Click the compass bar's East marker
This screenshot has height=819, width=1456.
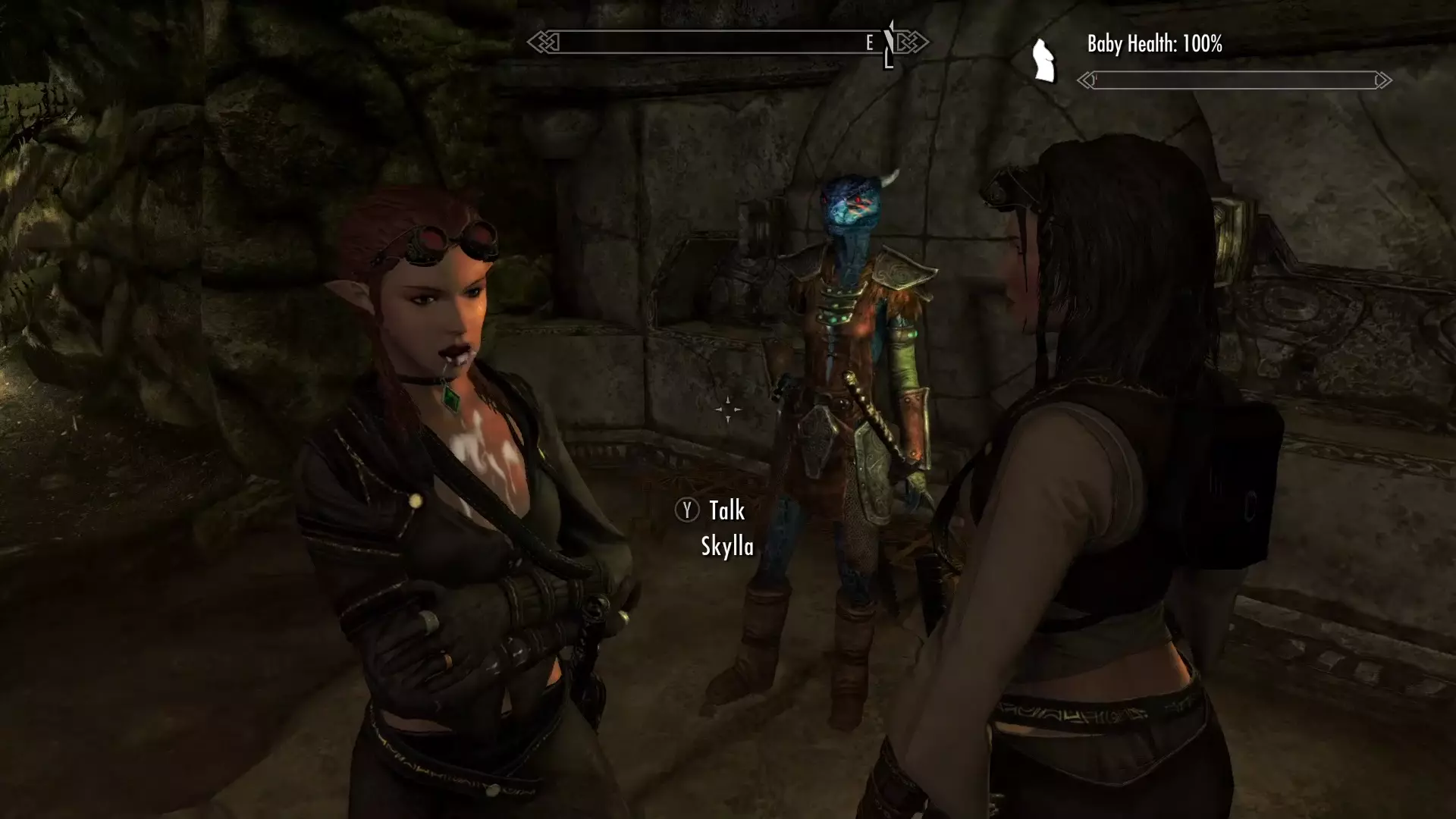point(870,43)
